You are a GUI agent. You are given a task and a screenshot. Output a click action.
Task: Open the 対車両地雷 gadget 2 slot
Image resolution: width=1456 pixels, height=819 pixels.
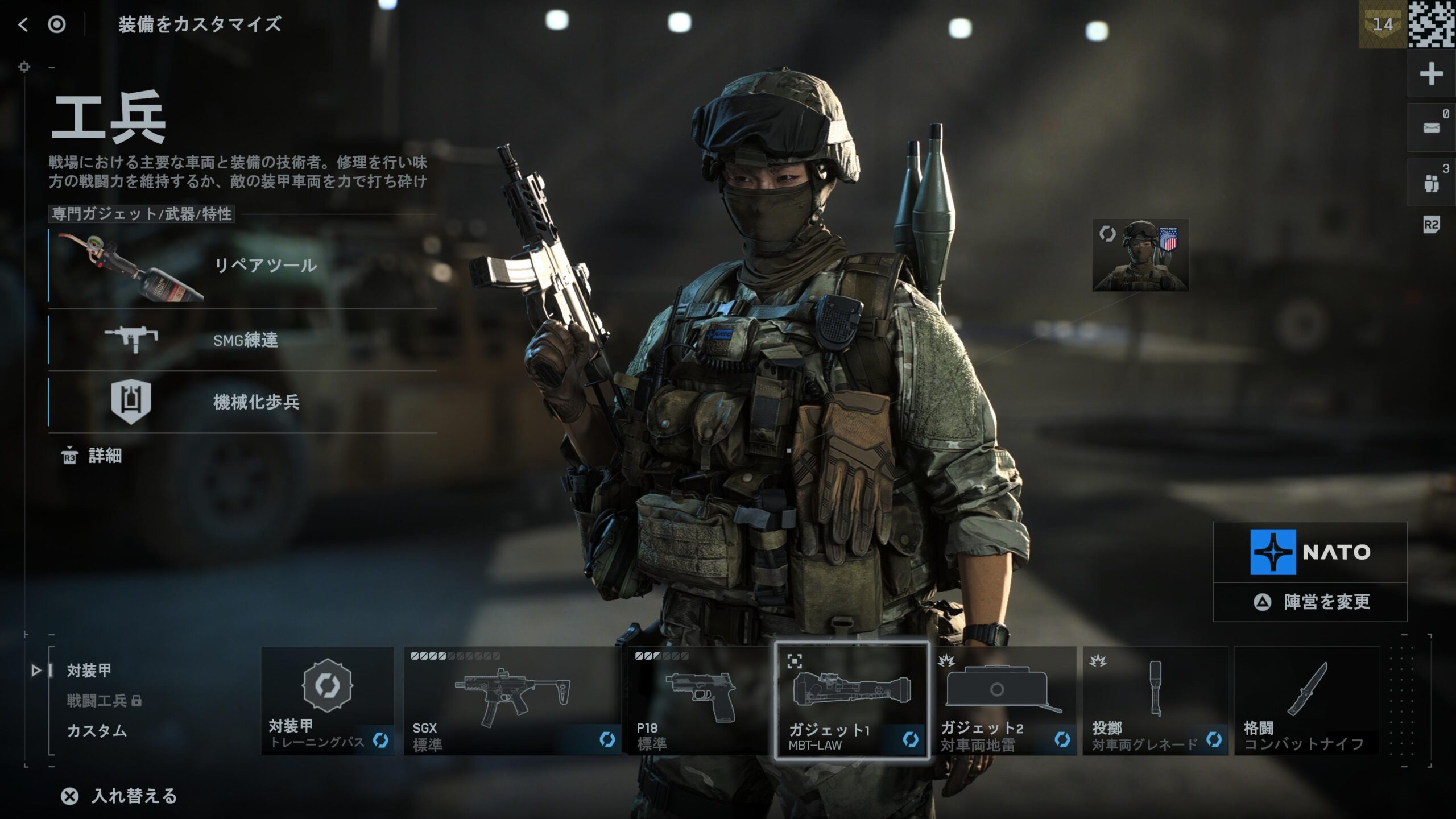tap(1004, 701)
